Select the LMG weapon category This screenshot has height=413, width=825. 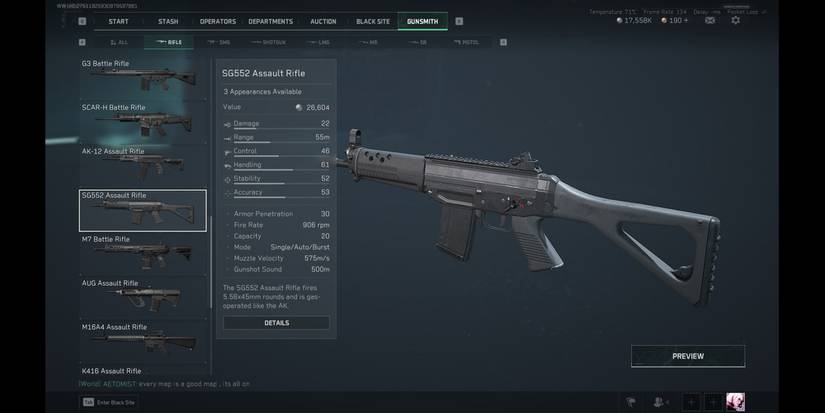[323, 42]
